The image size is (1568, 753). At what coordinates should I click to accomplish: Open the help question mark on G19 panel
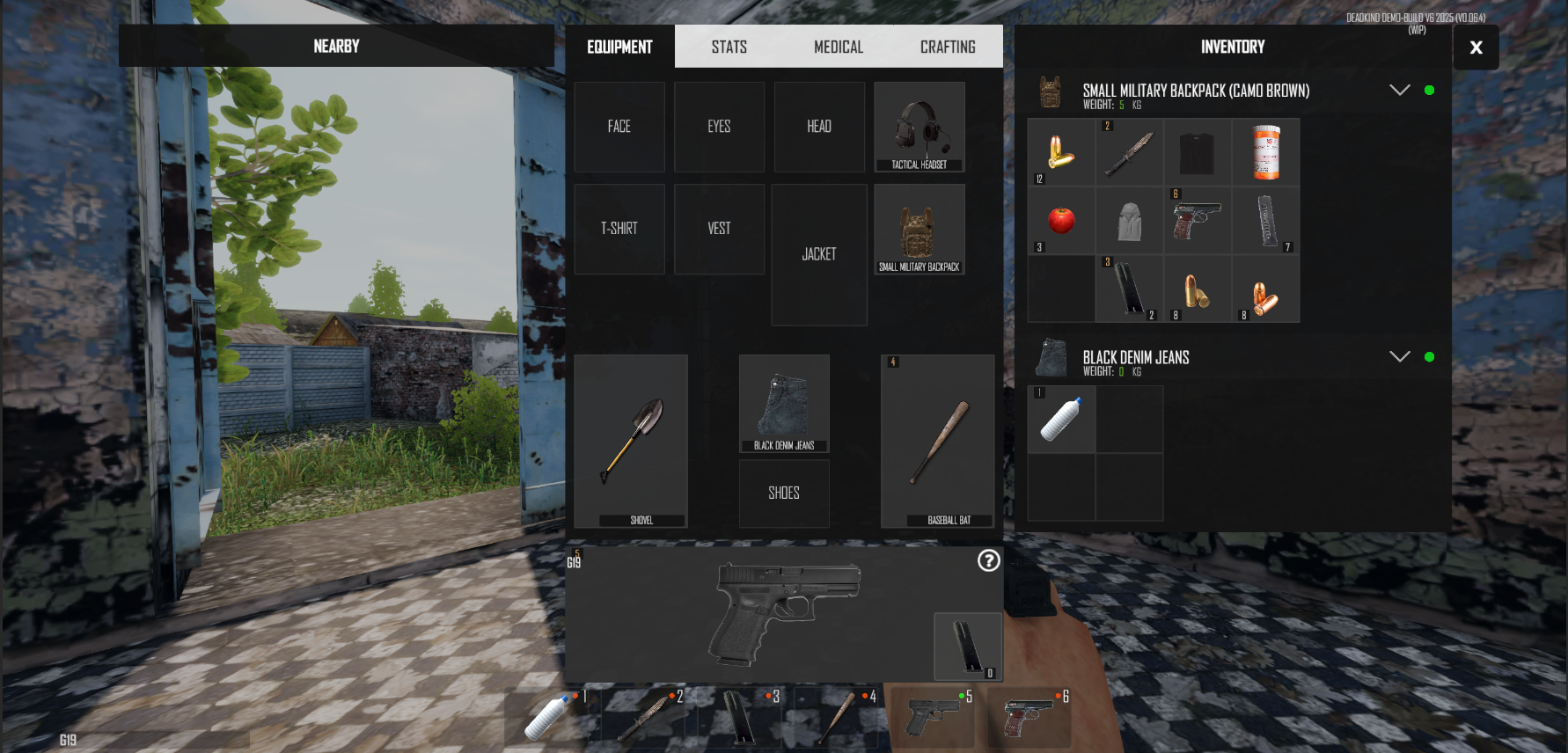989,560
